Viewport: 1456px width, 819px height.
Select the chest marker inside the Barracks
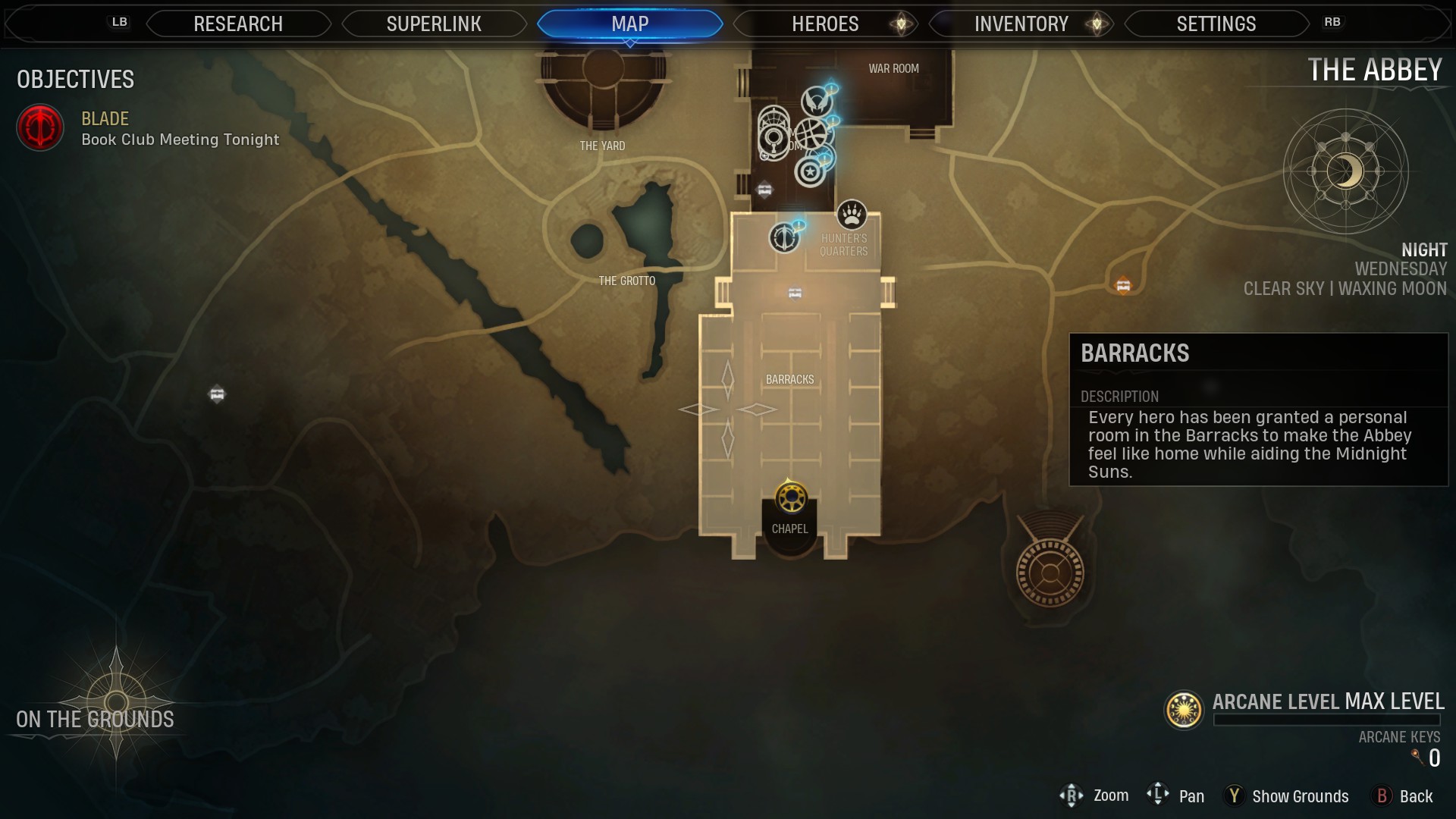[795, 293]
